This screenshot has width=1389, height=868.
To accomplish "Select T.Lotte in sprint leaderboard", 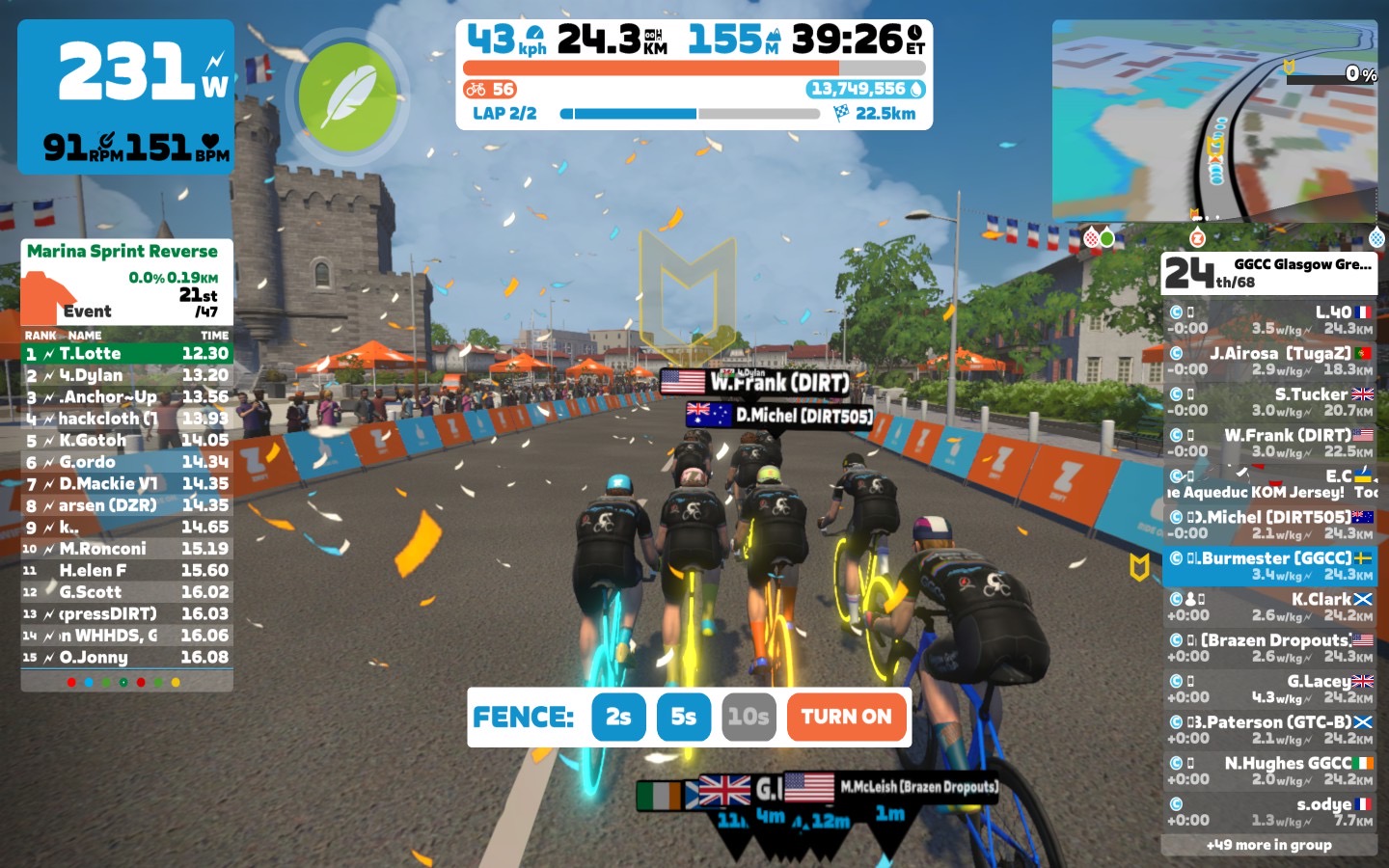I will pyautogui.click(x=127, y=354).
